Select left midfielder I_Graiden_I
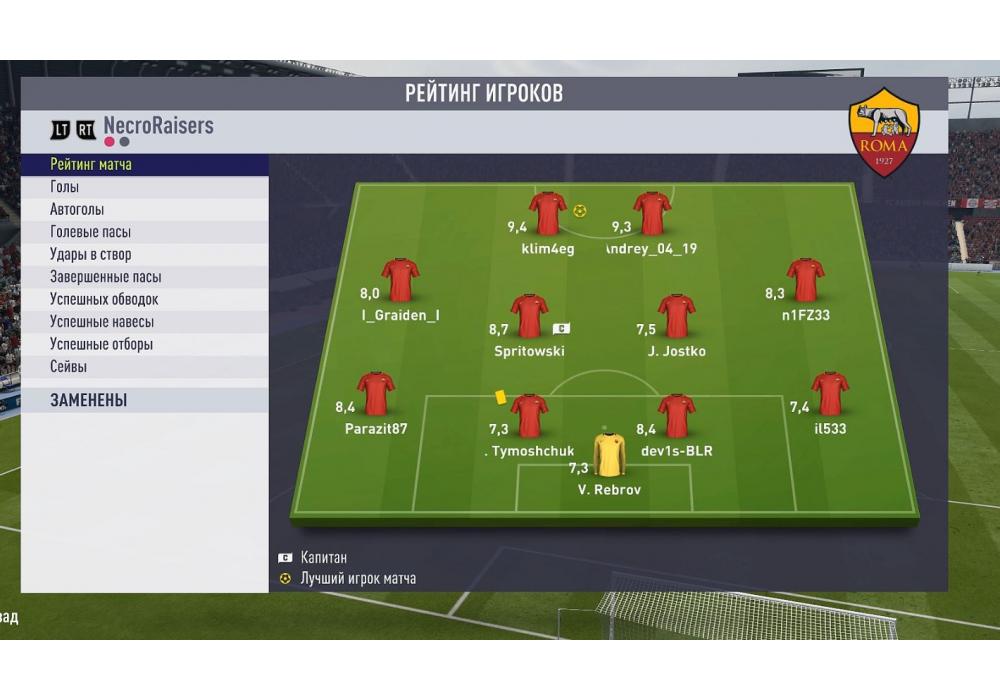Screen dimensions: 1000x700 pos(400,280)
